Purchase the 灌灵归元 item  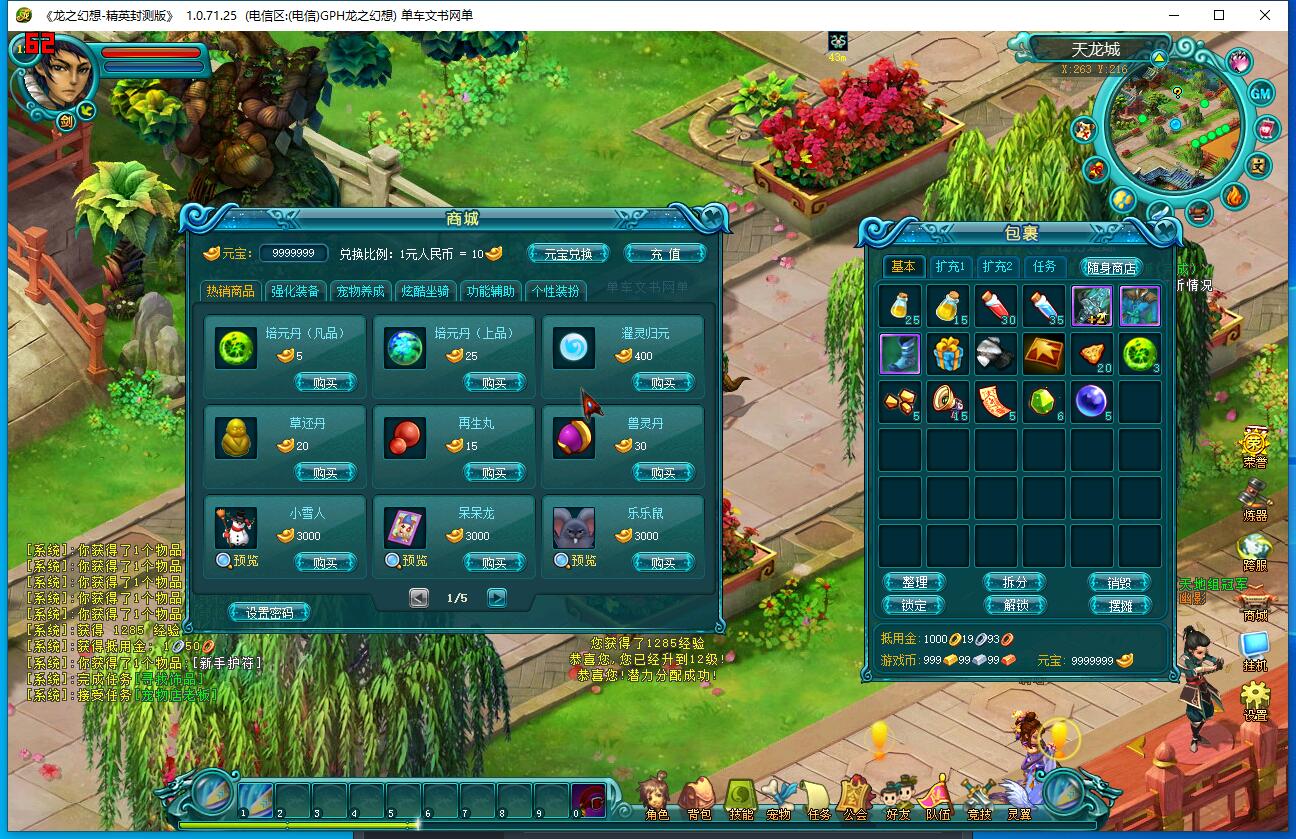[663, 383]
